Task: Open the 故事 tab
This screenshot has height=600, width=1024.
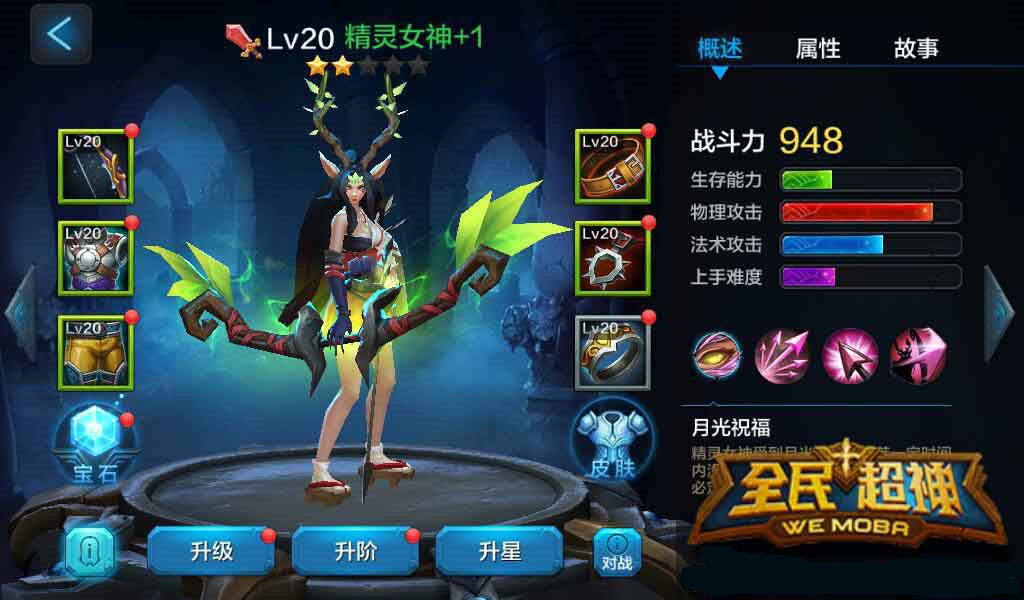Action: [916, 48]
